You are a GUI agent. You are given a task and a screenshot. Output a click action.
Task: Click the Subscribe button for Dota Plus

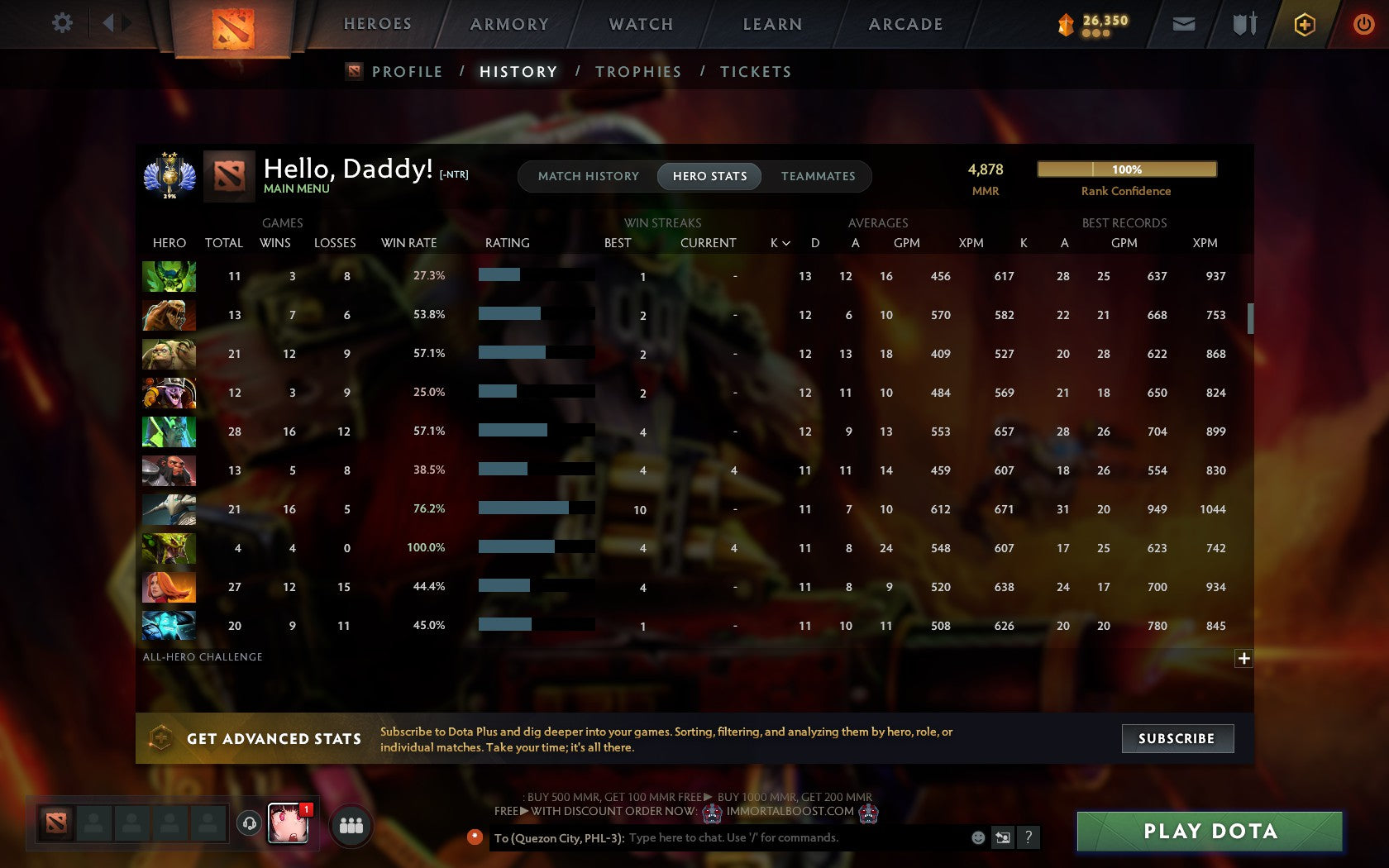coord(1177,738)
